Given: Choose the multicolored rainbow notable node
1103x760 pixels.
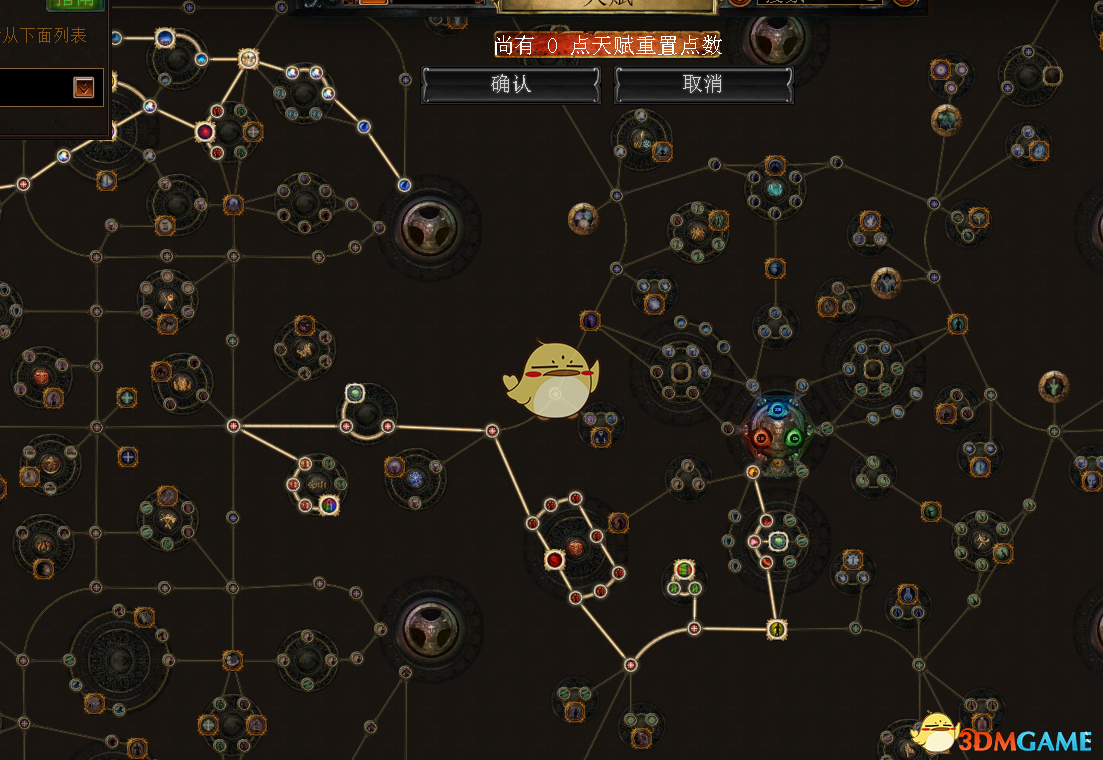Looking at the screenshot, I should point(329,505).
